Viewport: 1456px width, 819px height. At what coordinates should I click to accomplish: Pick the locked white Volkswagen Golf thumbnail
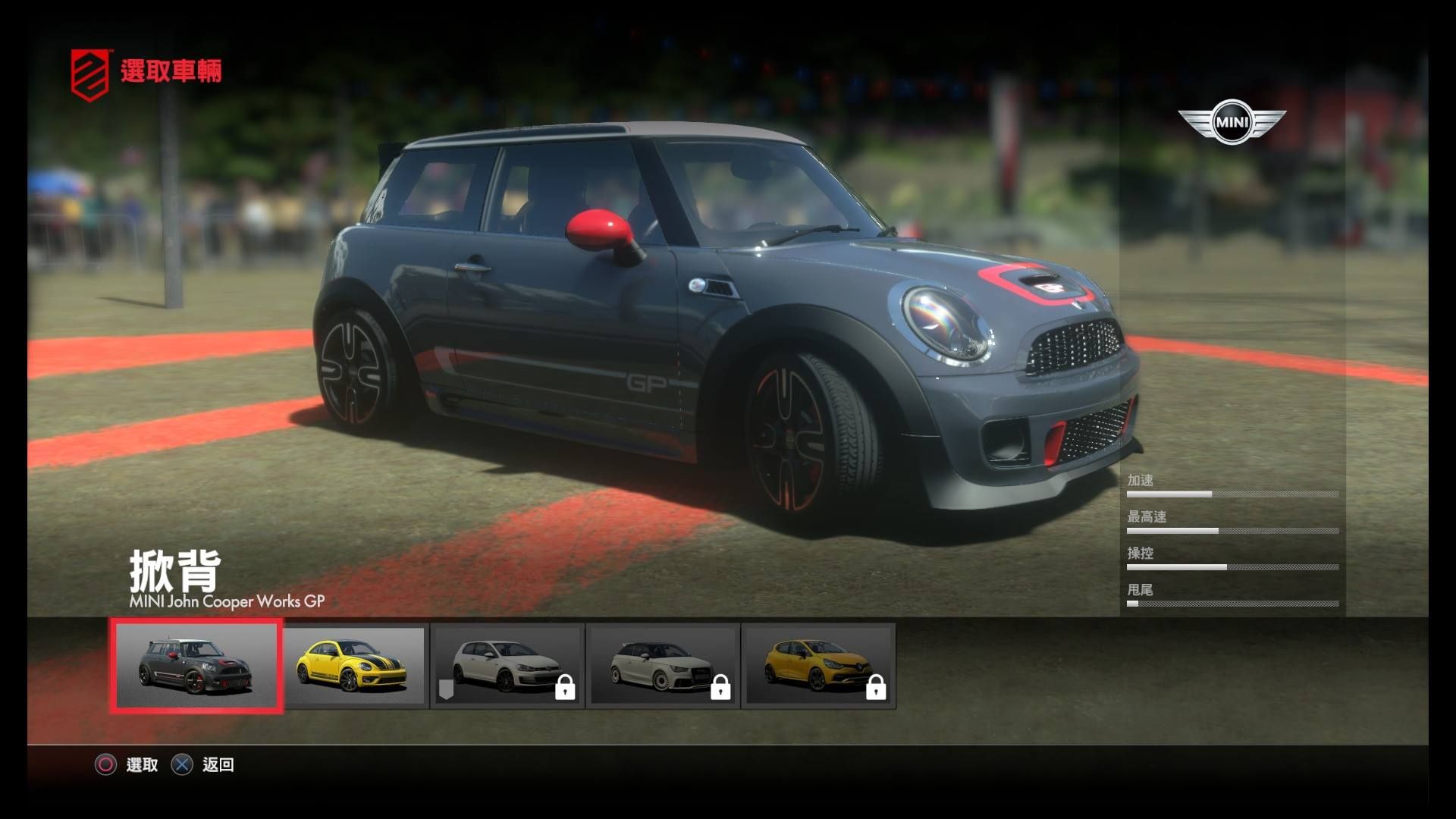(507, 667)
